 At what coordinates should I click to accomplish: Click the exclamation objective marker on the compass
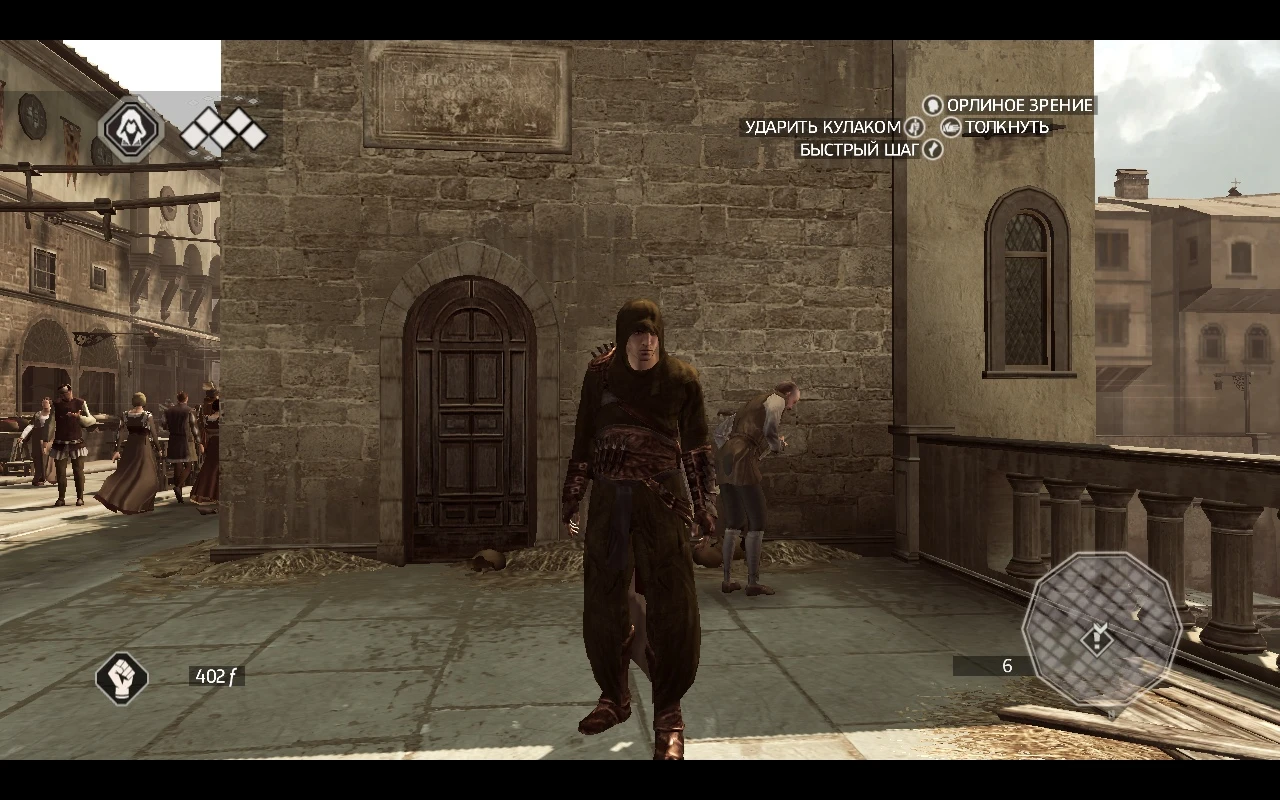point(1098,640)
